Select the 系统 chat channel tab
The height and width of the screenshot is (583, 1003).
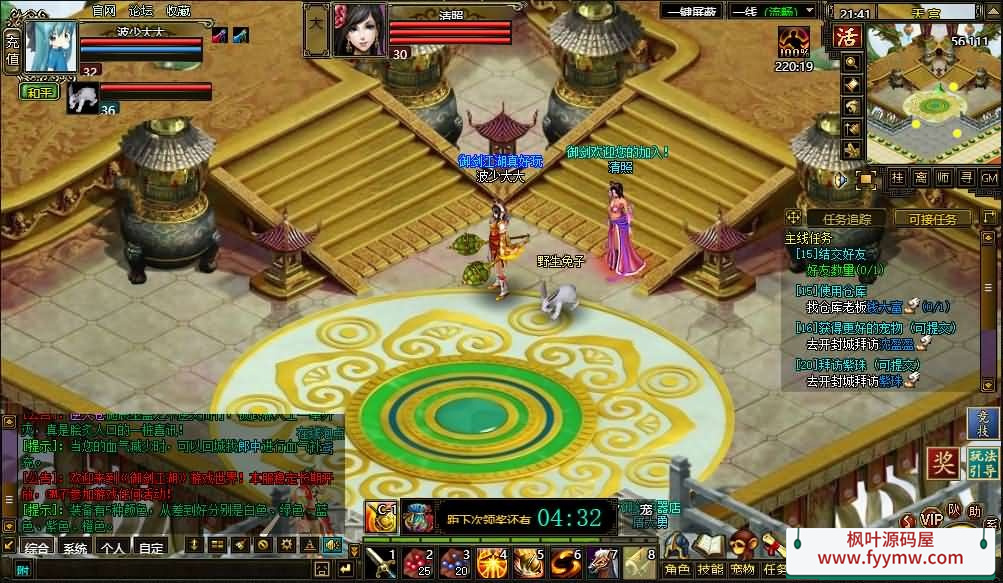point(74,548)
